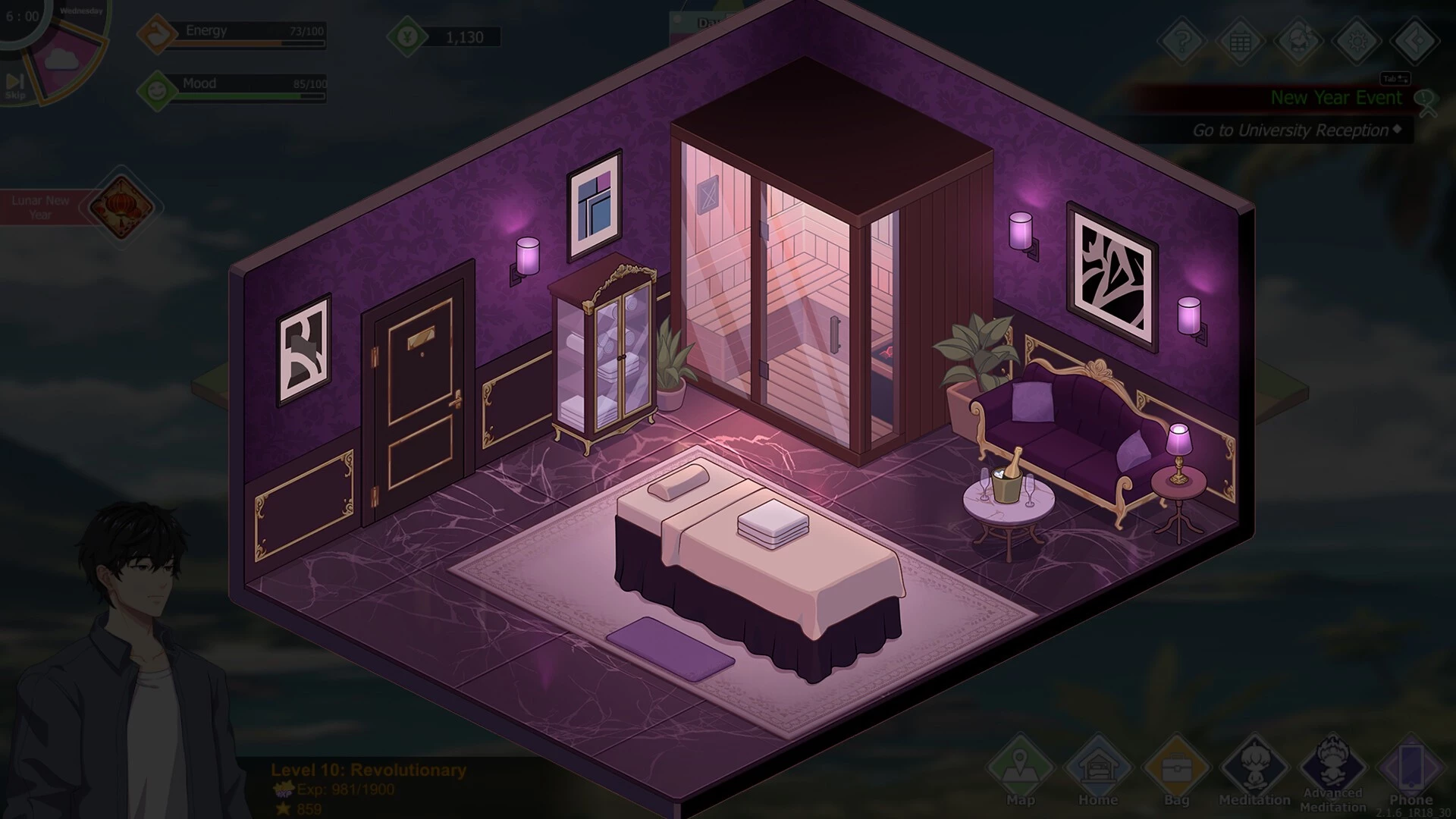
Task: Open the character portrait icon in the top bar
Action: 1299,40
